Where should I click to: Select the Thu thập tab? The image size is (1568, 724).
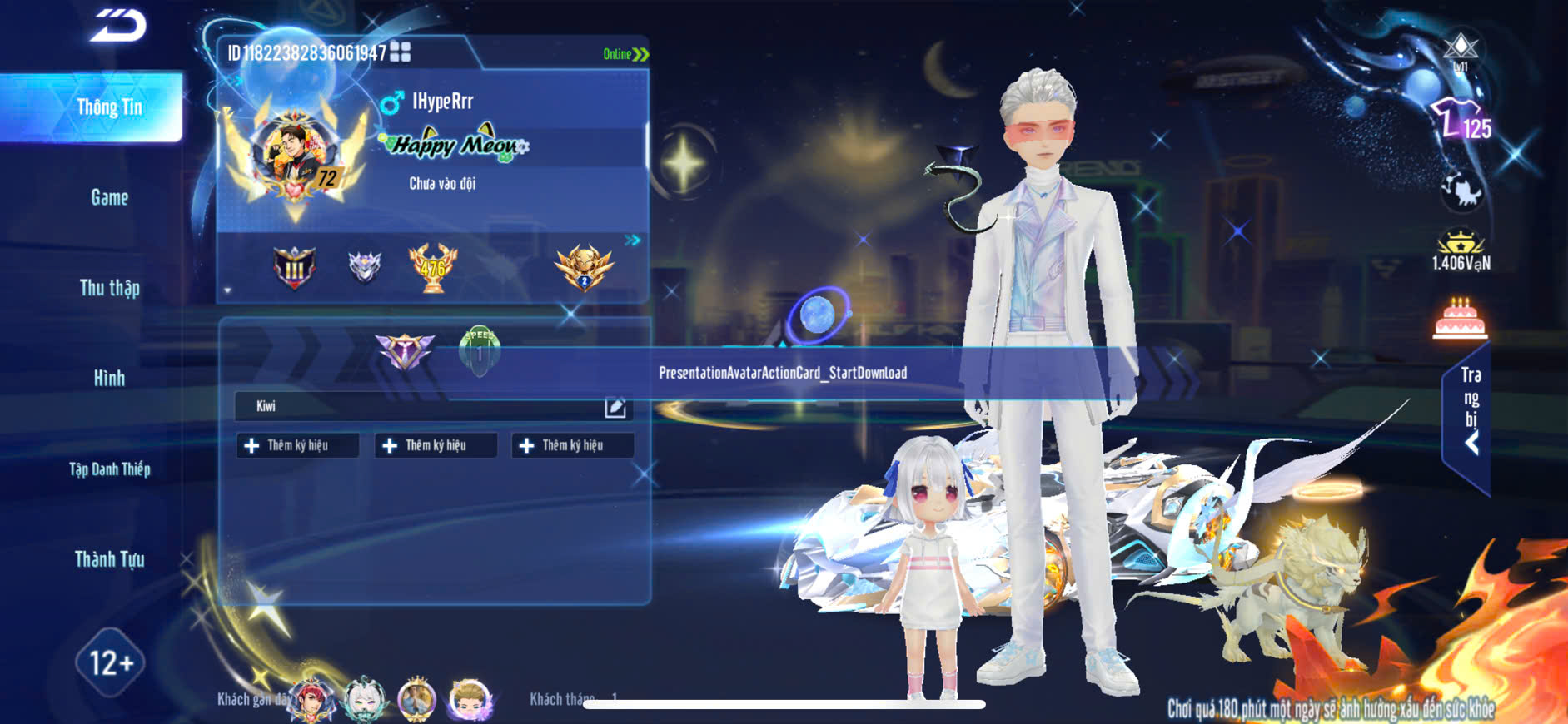click(109, 288)
